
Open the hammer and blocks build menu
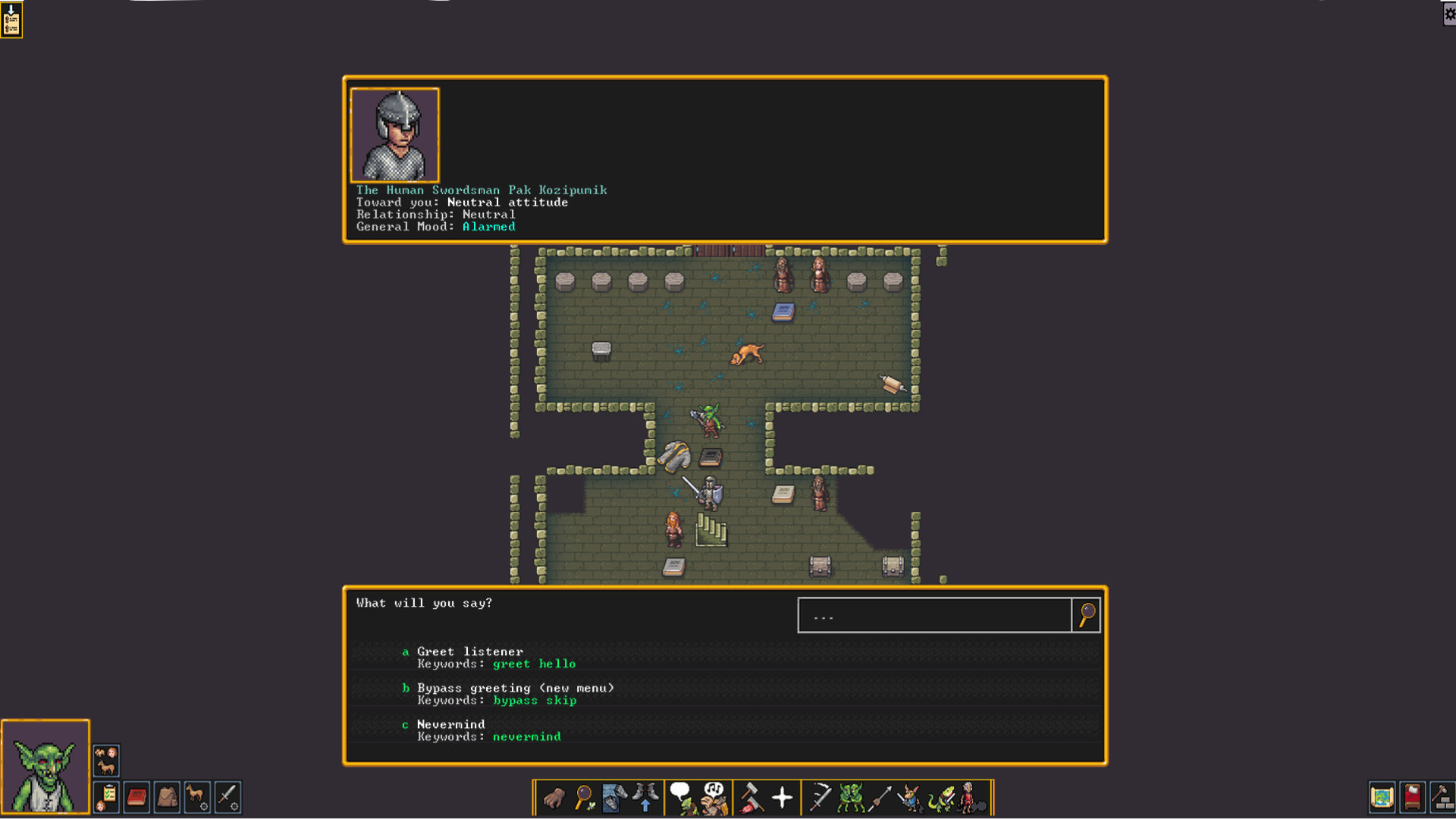tap(1442, 798)
